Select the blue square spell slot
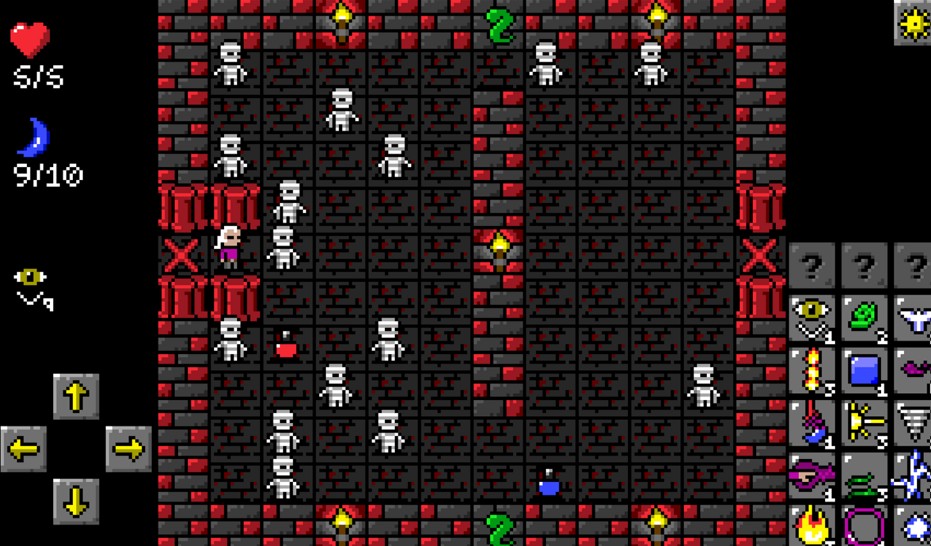Image resolution: width=931 pixels, height=546 pixels. pyautogui.click(x=864, y=371)
